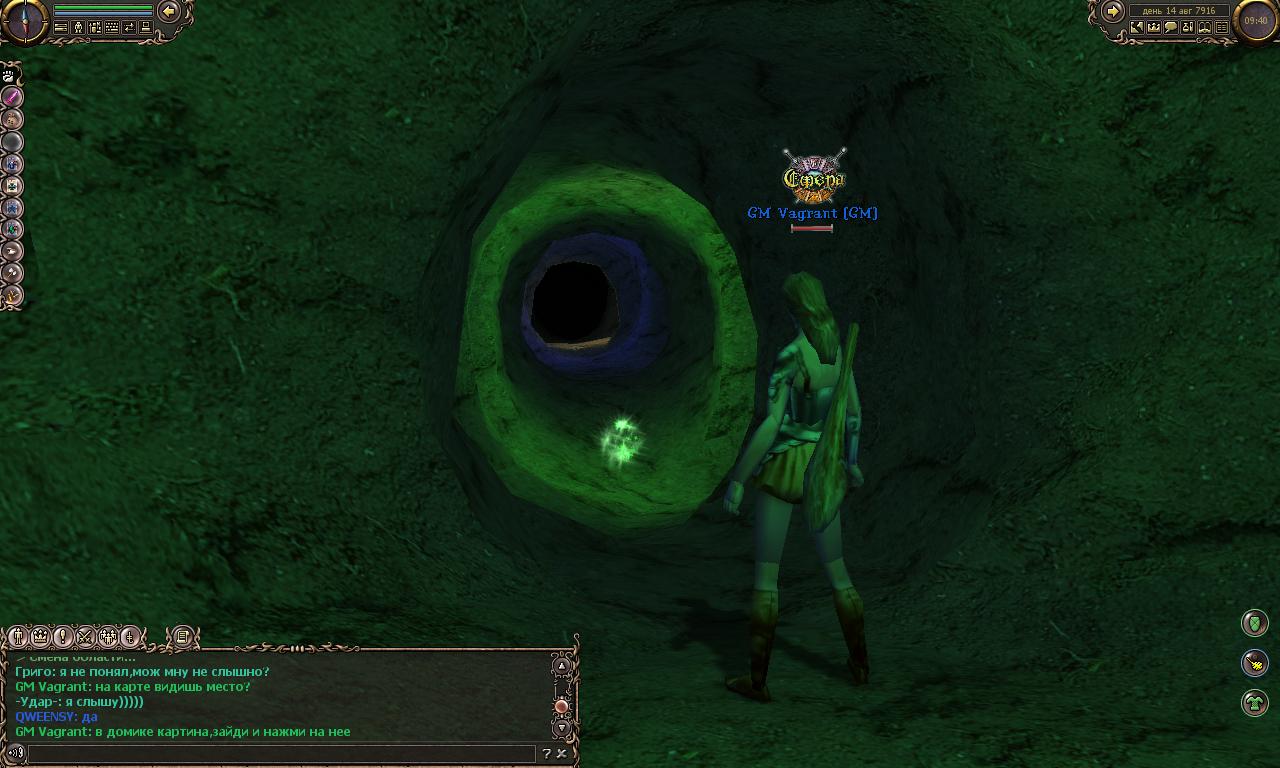
Task: Collapse panel with the left arrow button
Action: (x=169, y=11)
